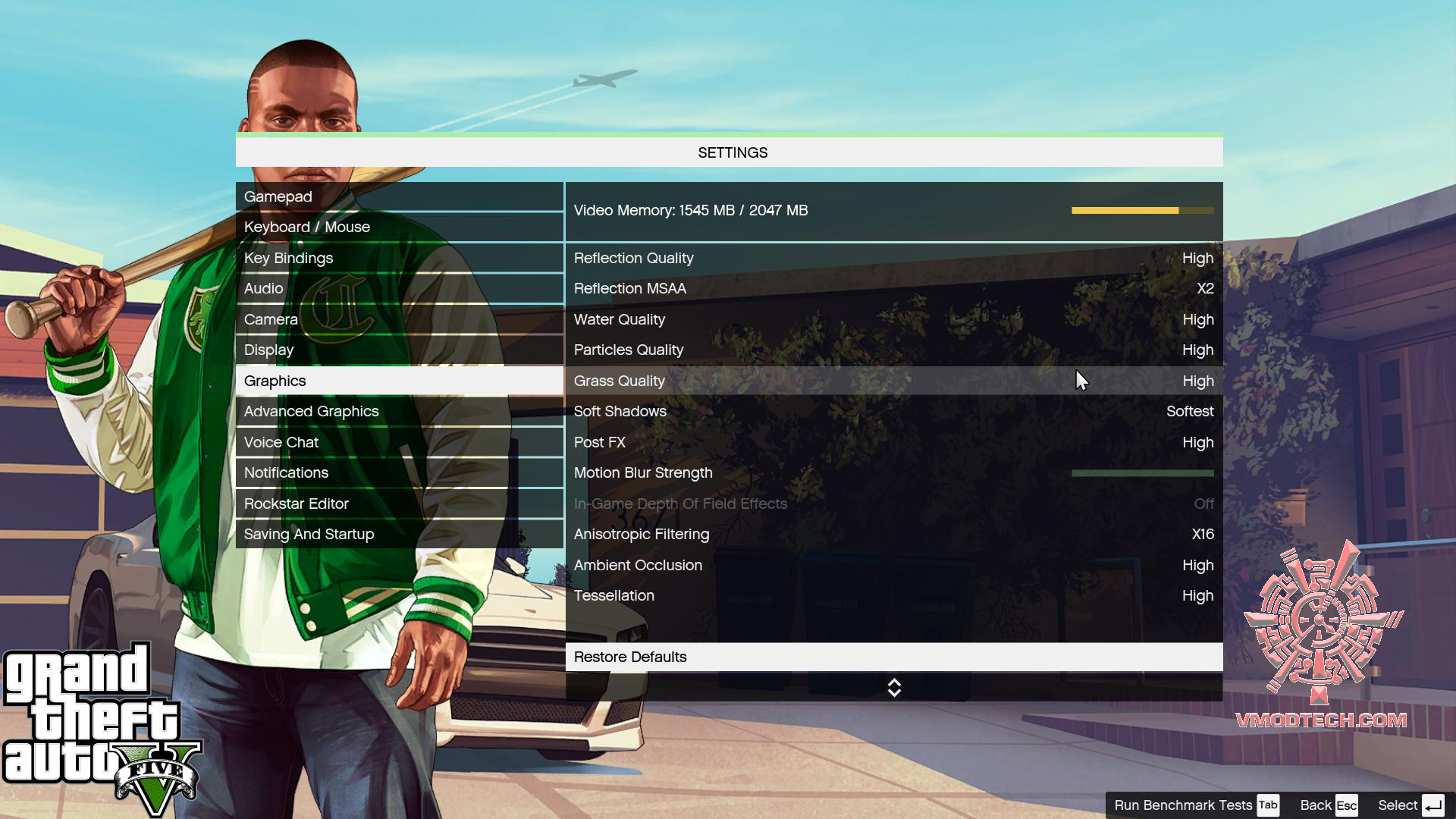Open the Advanced Graphics tab

[x=399, y=411]
